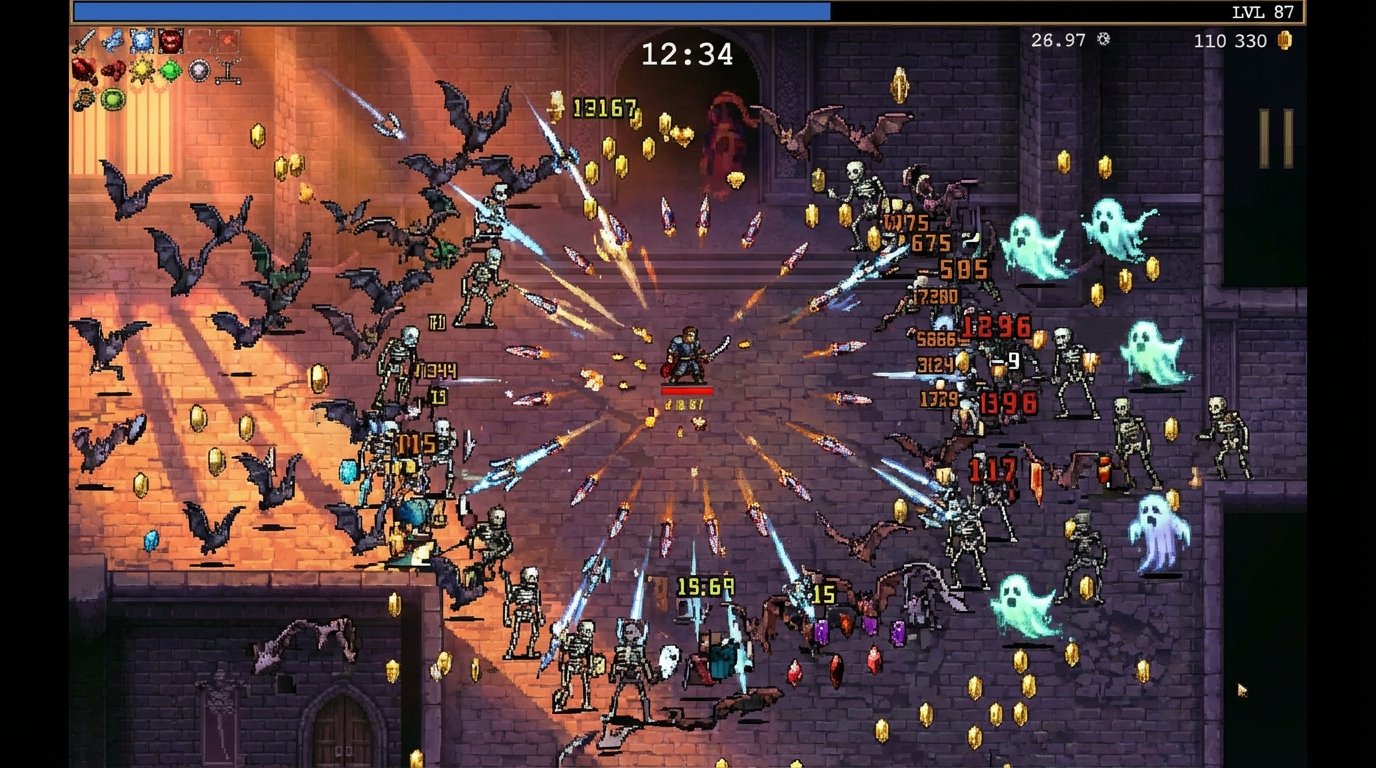Image resolution: width=1376 pixels, height=768 pixels.
Task: Click the blue crystal weapon slot icon
Action: coord(141,42)
